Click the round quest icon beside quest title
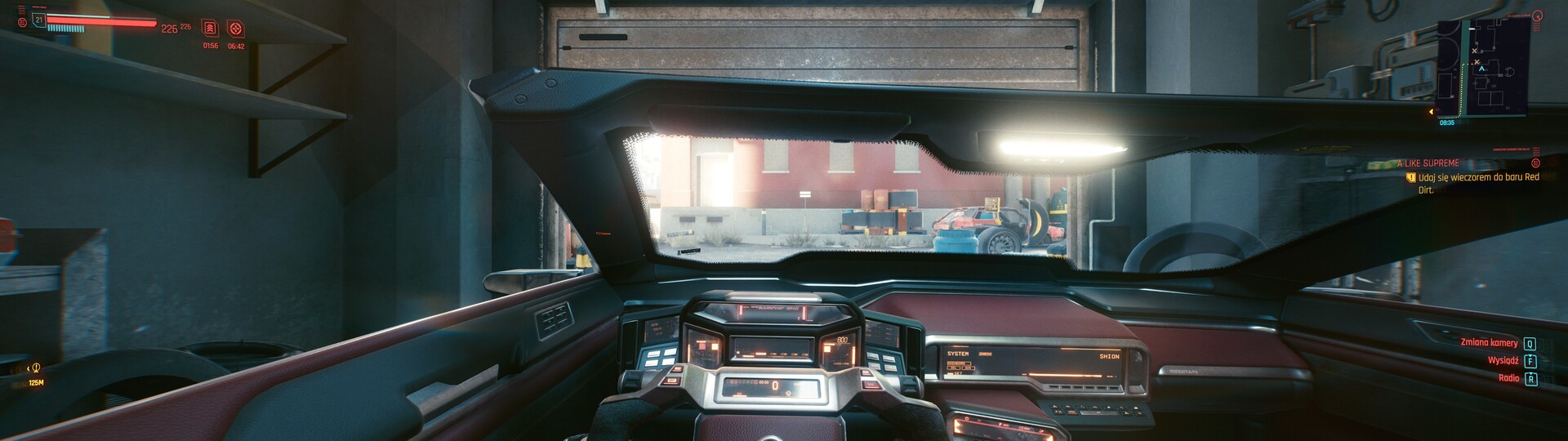Screen dimensions: 1568x441 point(1535,163)
